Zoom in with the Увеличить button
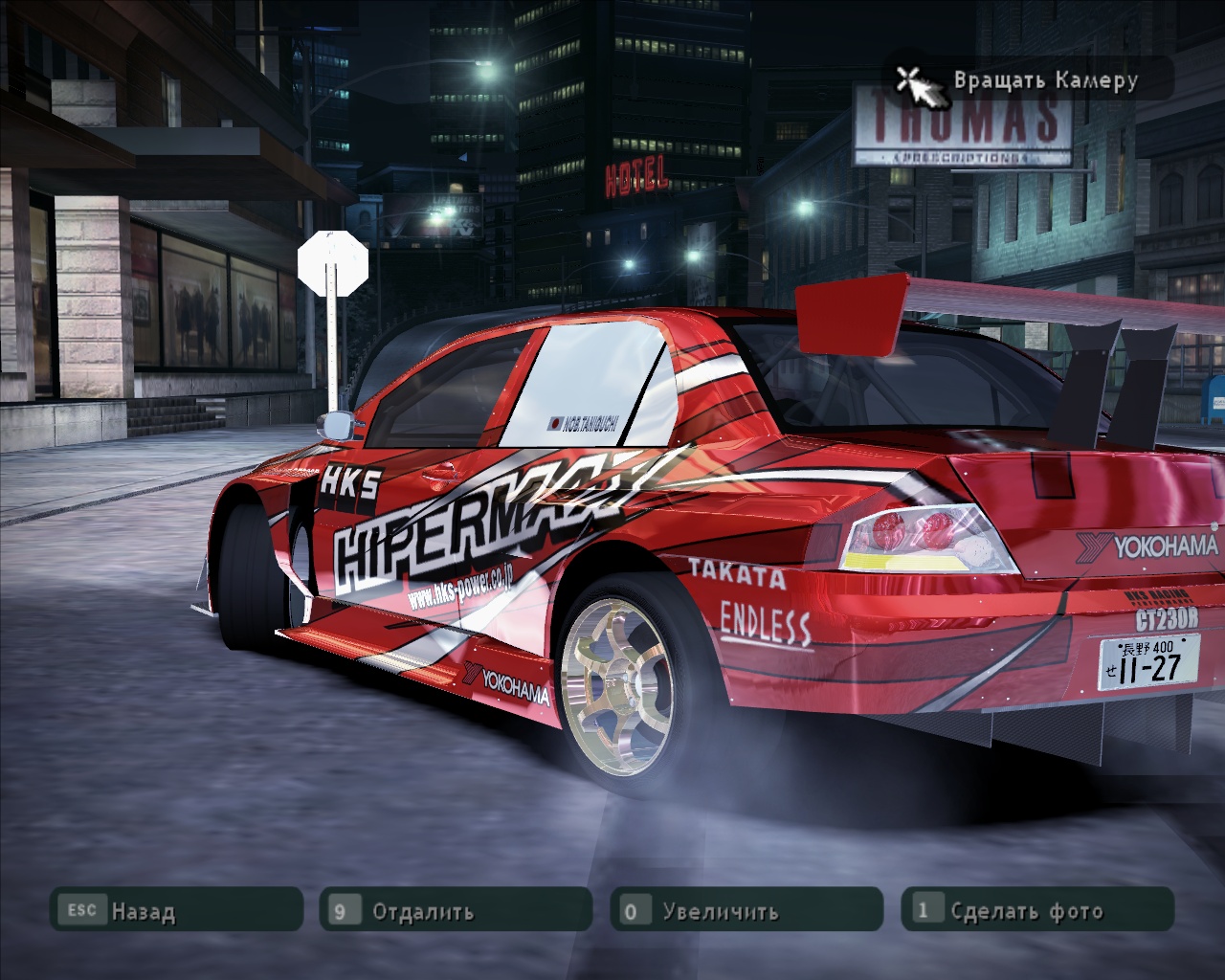 click(x=746, y=910)
